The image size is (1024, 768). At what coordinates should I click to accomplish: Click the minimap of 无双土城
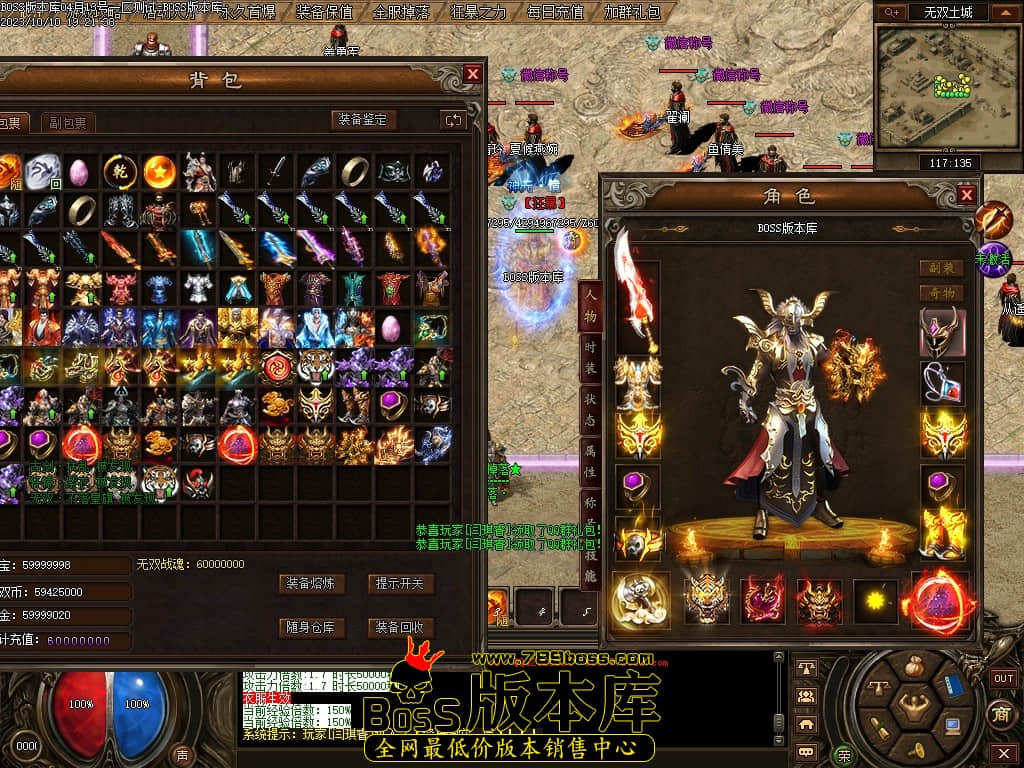[x=929, y=87]
